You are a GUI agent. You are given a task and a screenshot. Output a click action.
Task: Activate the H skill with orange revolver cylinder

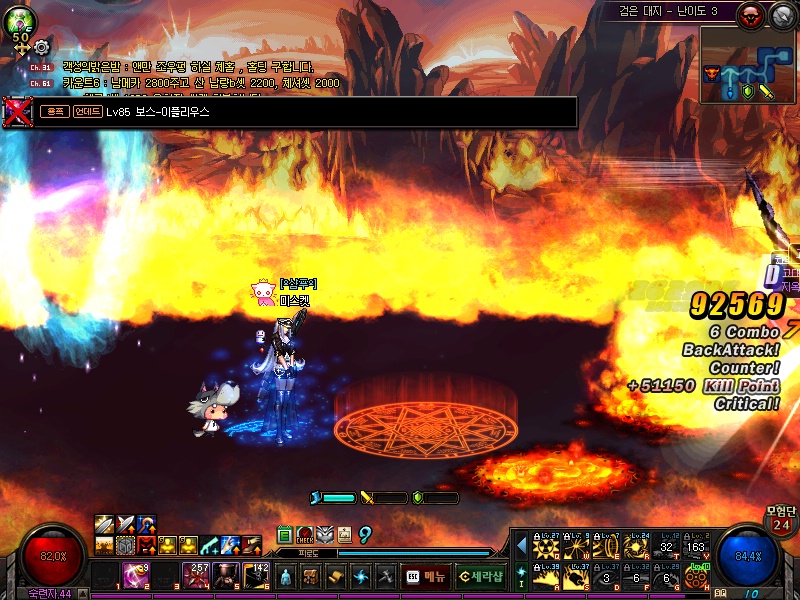(696, 576)
